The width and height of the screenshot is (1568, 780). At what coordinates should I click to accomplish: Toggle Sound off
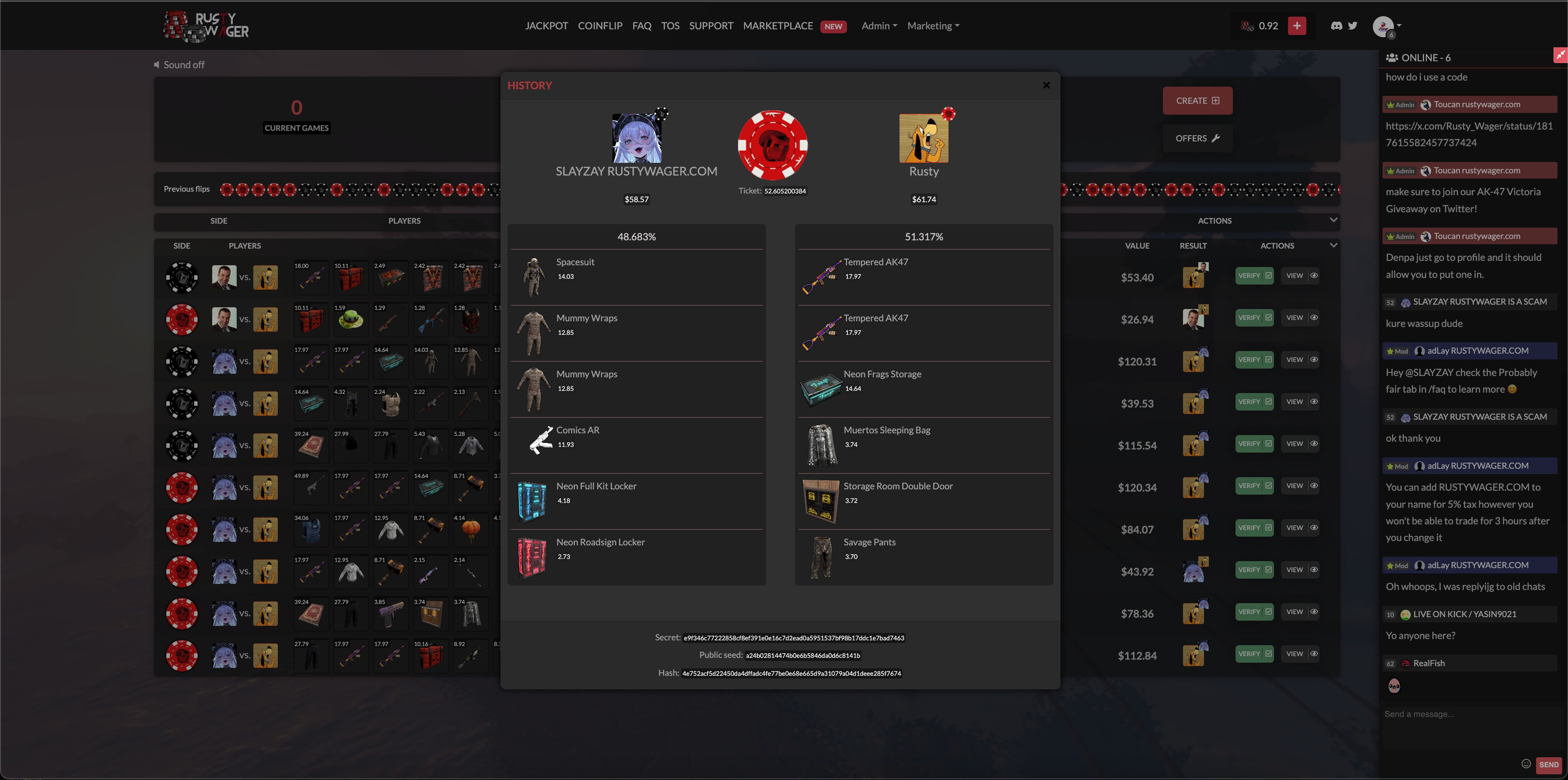[x=179, y=64]
